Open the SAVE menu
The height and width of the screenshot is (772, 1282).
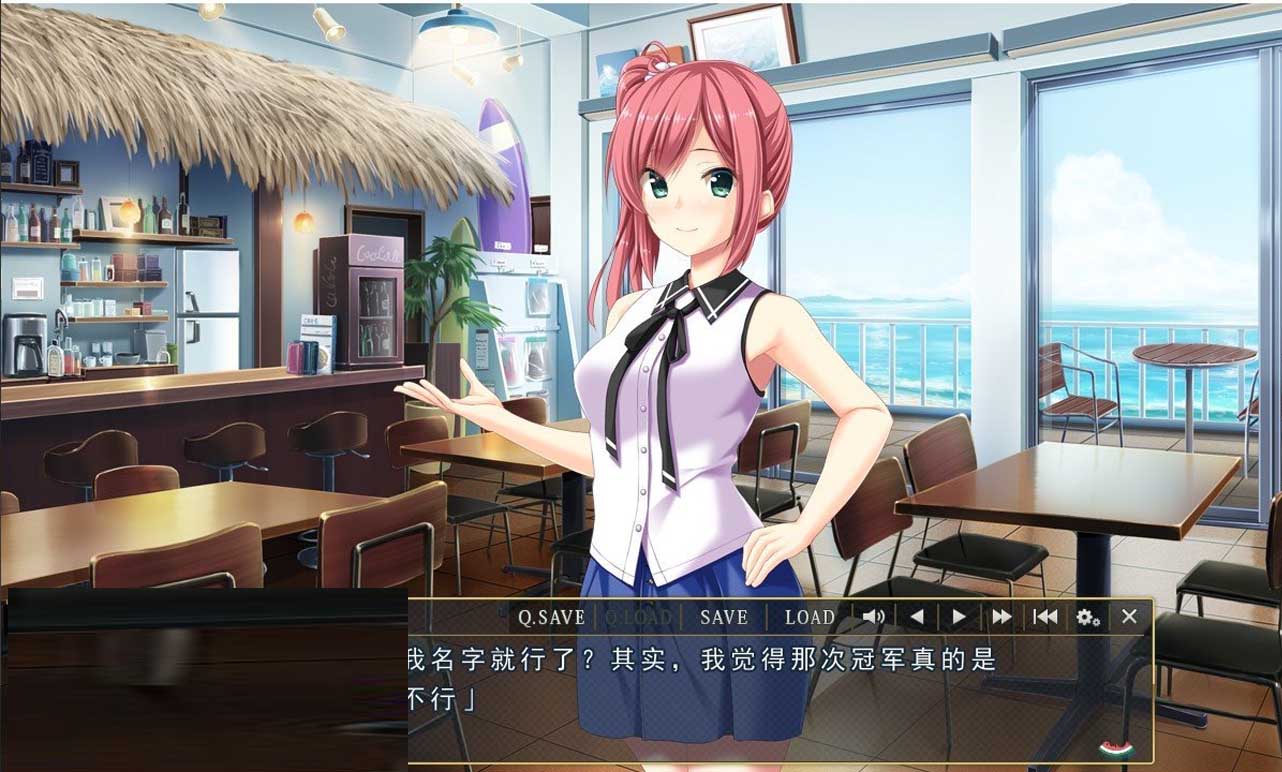[723, 617]
